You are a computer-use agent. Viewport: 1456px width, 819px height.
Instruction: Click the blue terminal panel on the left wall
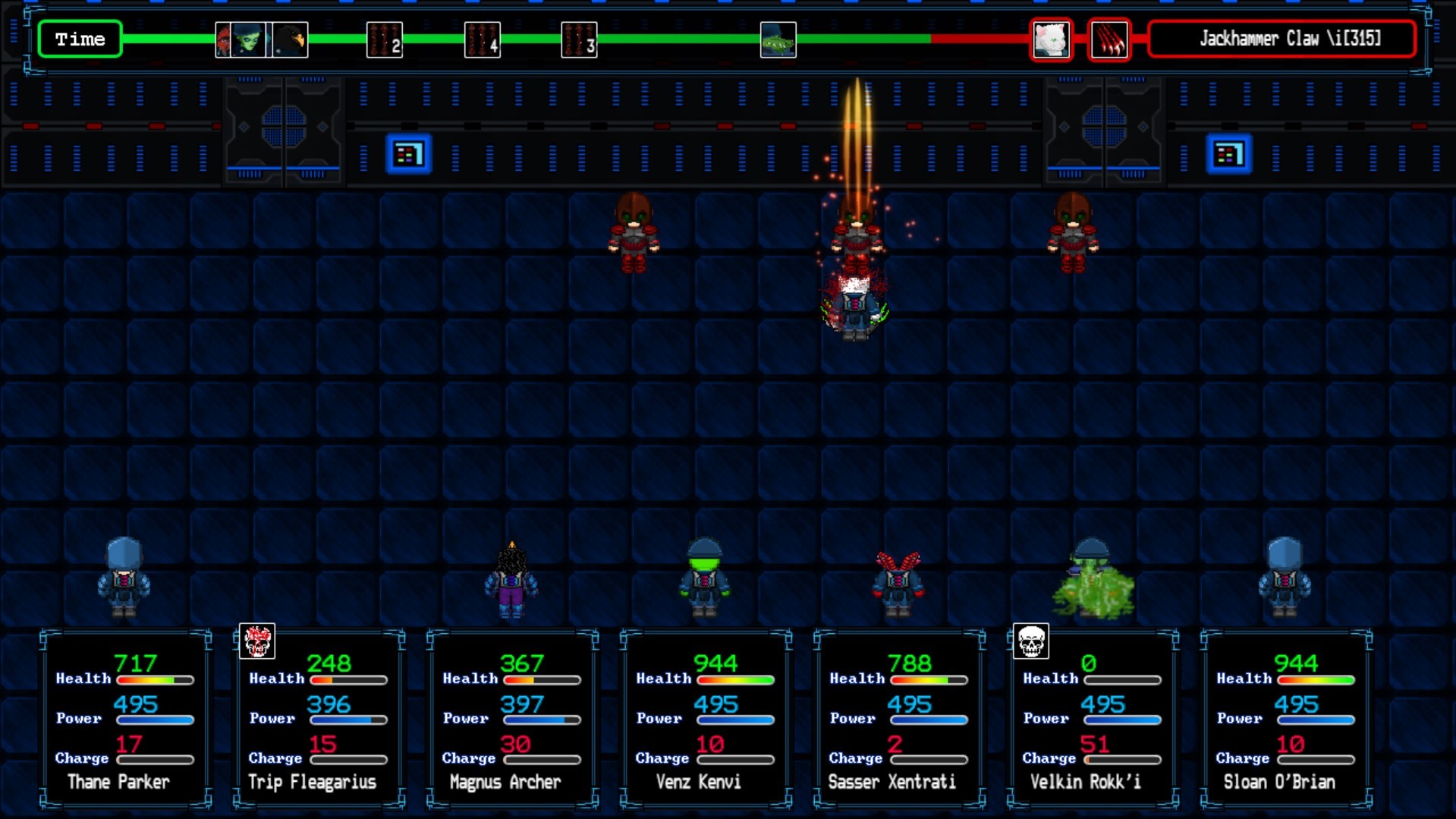pos(409,153)
